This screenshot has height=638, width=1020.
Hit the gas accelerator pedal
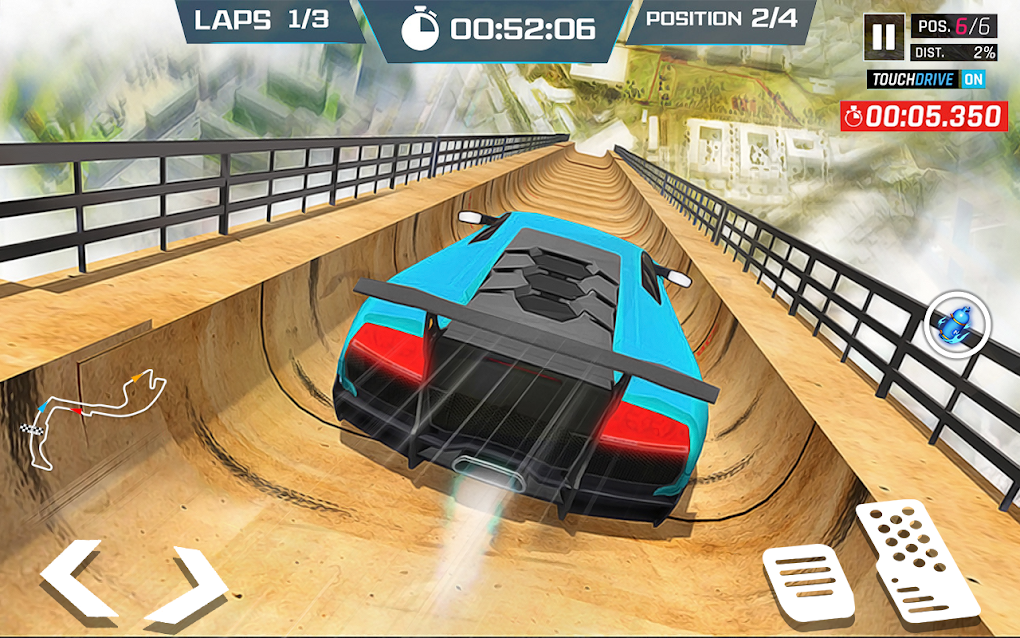pos(918,556)
